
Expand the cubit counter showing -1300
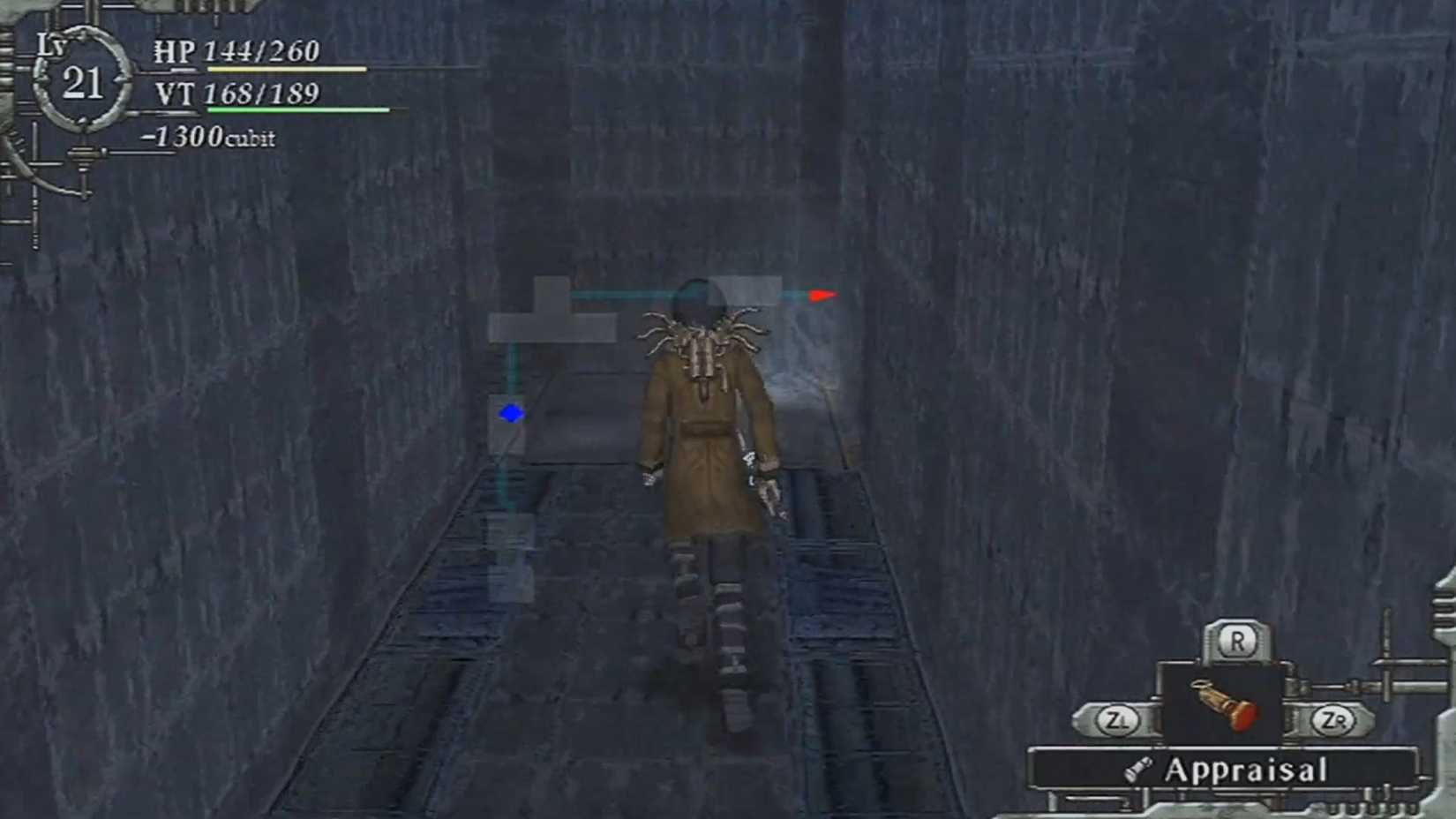[207, 137]
